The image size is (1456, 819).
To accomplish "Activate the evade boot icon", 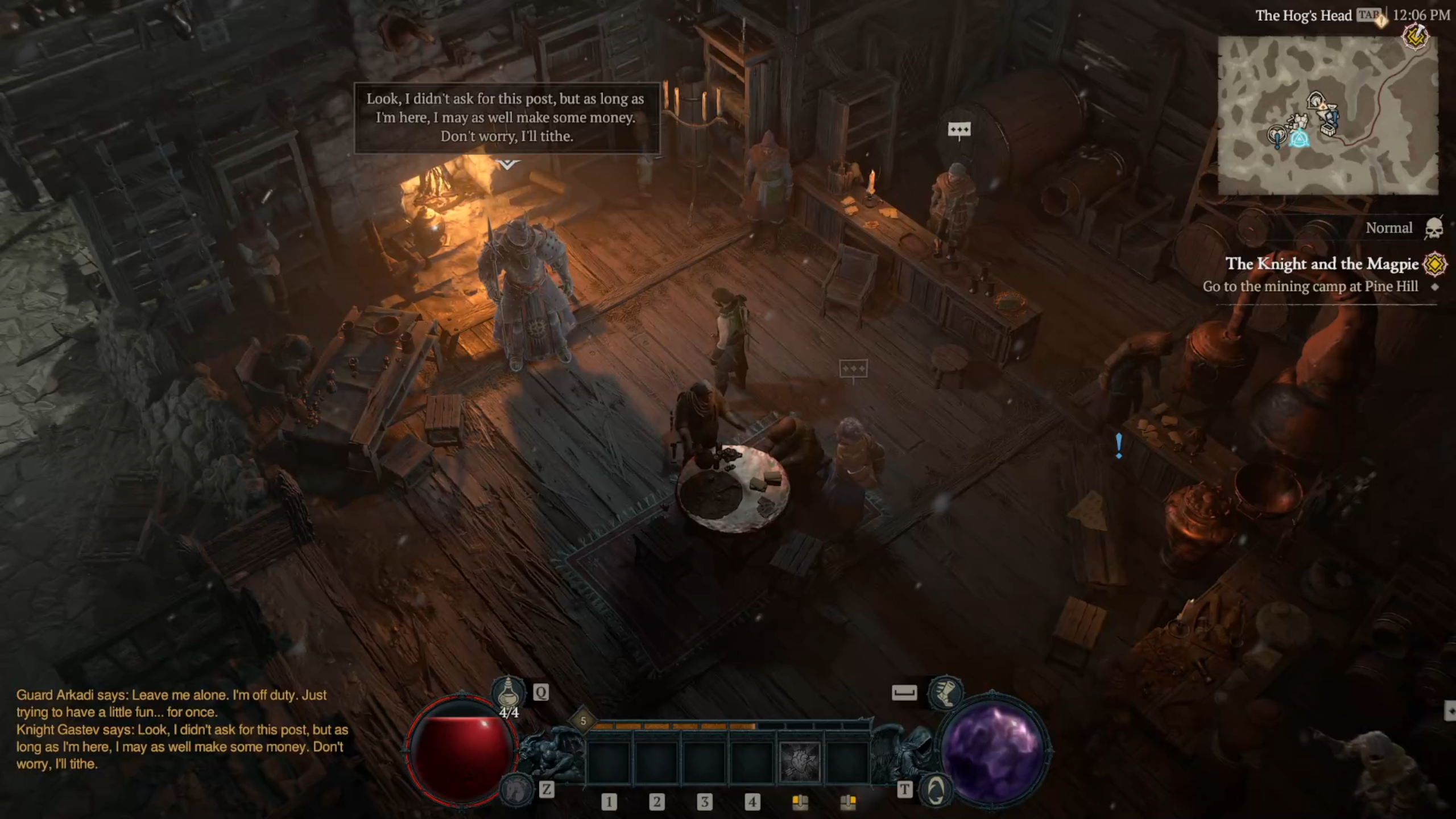I will 945,692.
